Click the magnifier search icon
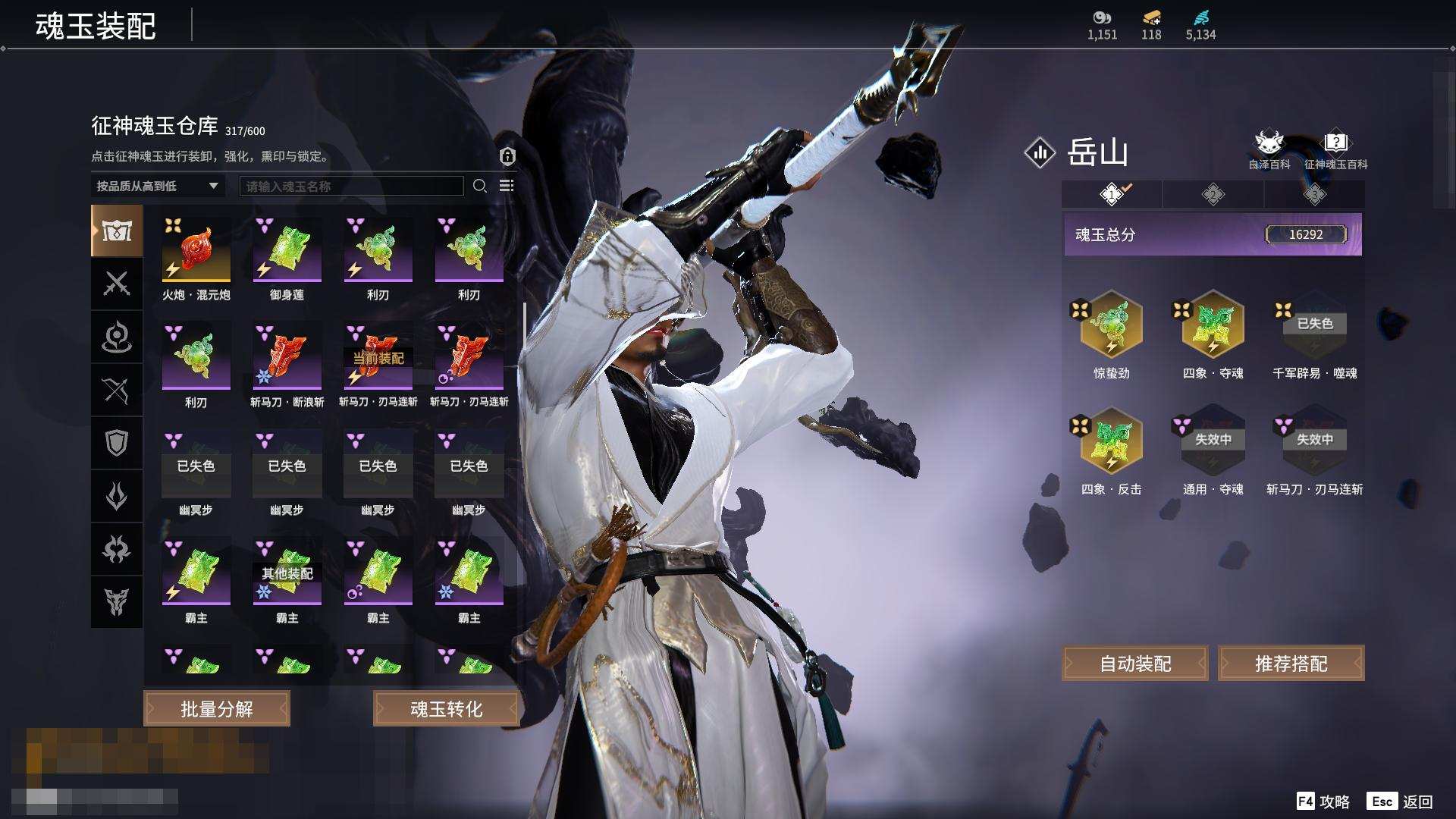1456x819 pixels. (x=480, y=186)
